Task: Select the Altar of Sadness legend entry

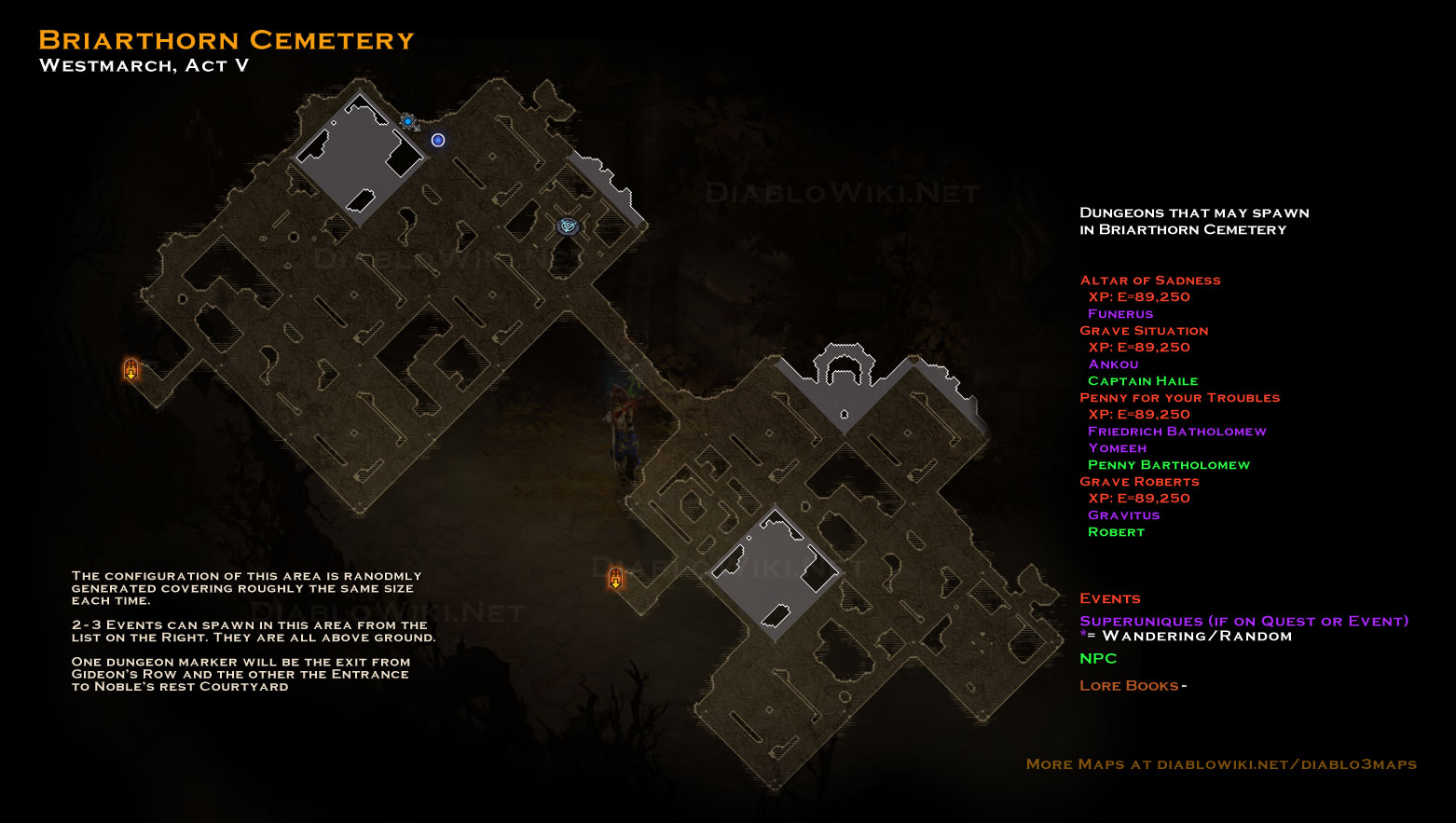Action: point(1149,280)
